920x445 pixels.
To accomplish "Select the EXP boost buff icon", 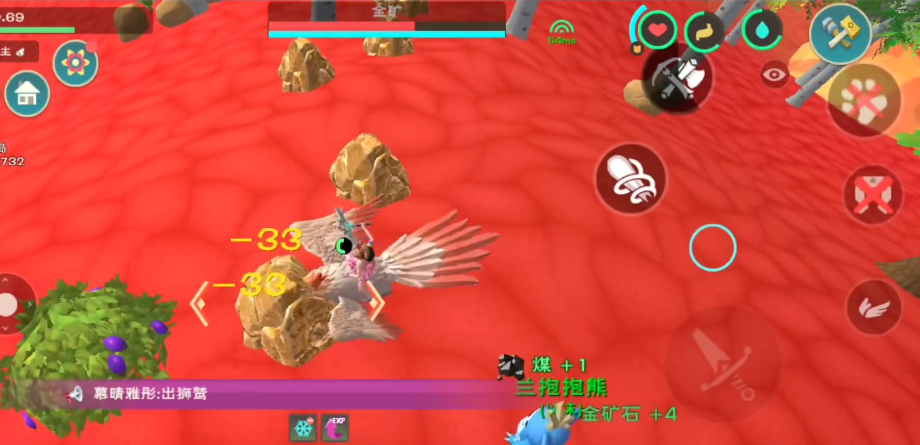I will pos(335,428).
